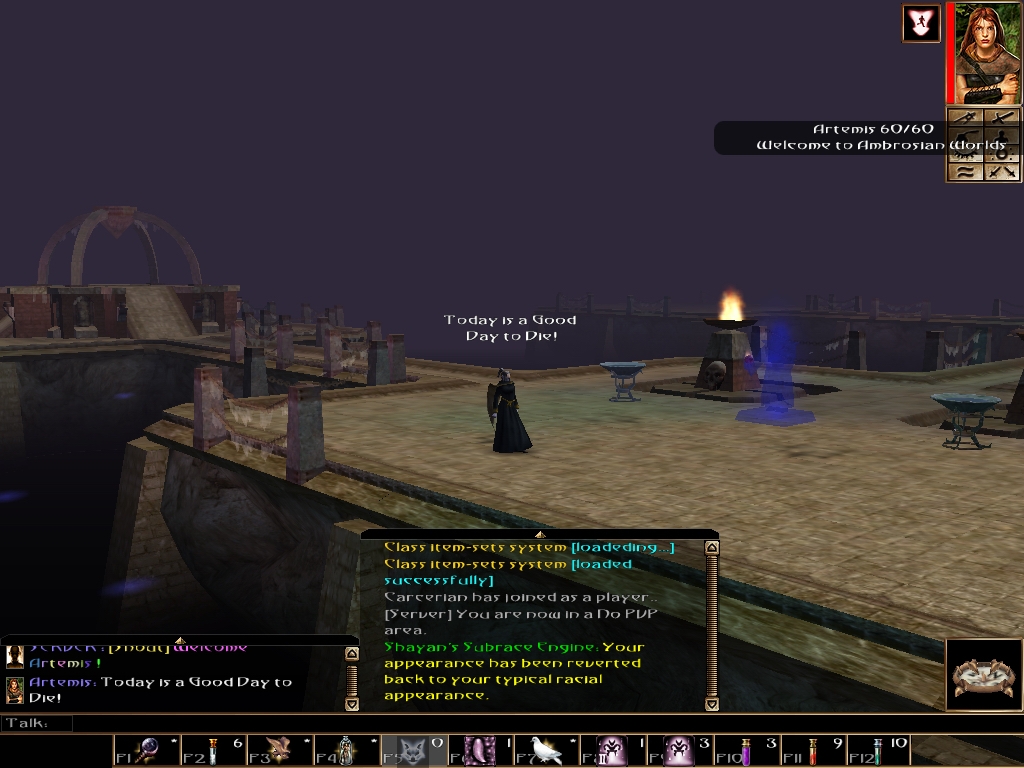The image size is (1024, 768).
Task: Activate the F7 white dove quickslot
Action: 545,750
